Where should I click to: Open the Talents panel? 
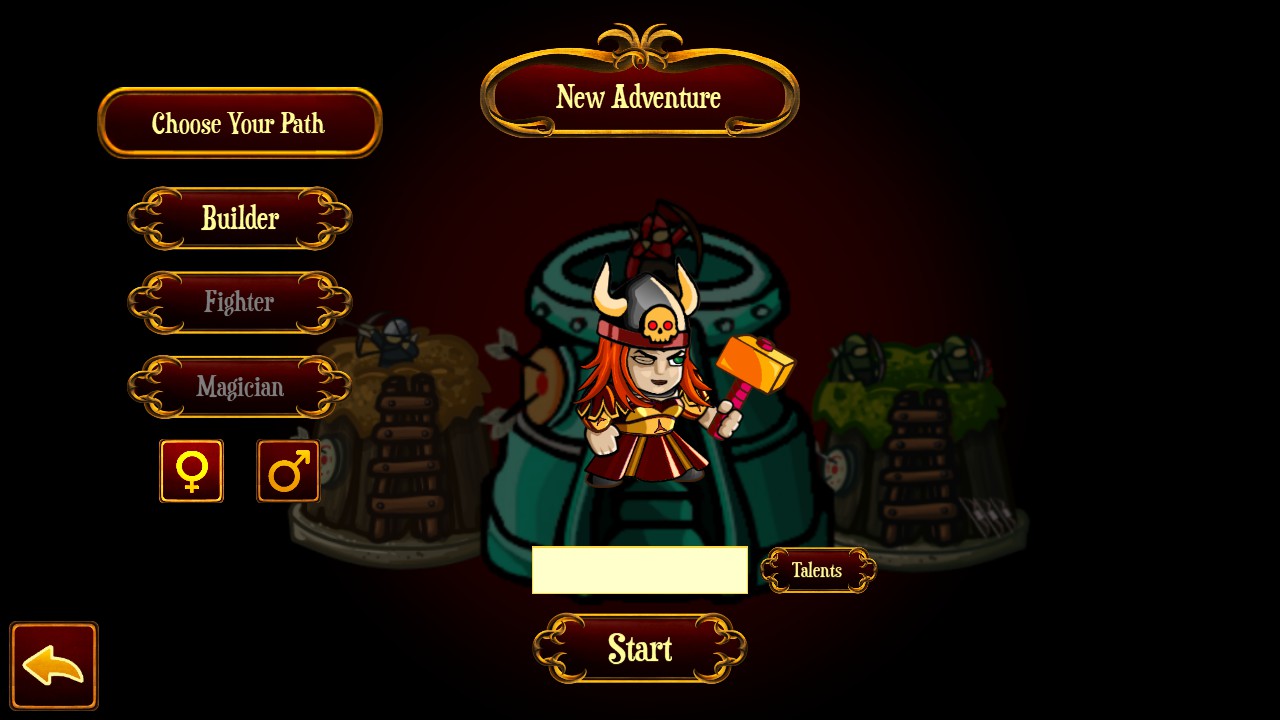[818, 570]
